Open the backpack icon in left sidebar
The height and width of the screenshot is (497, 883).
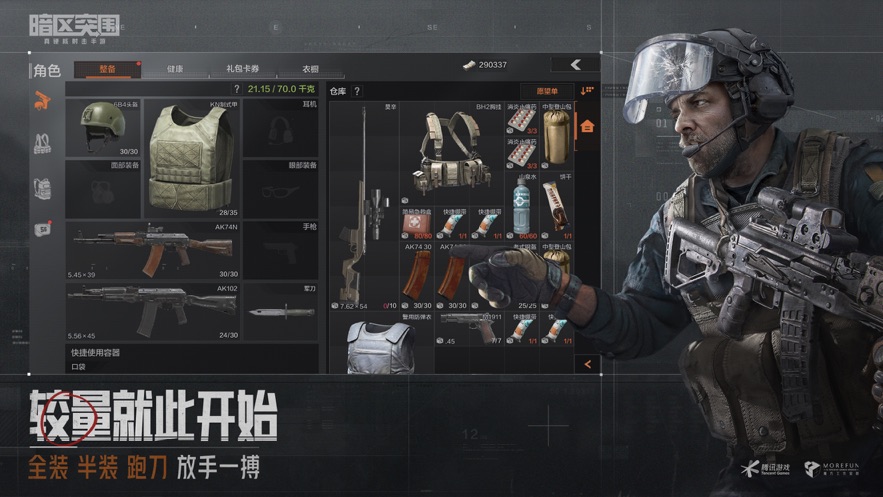[42, 187]
